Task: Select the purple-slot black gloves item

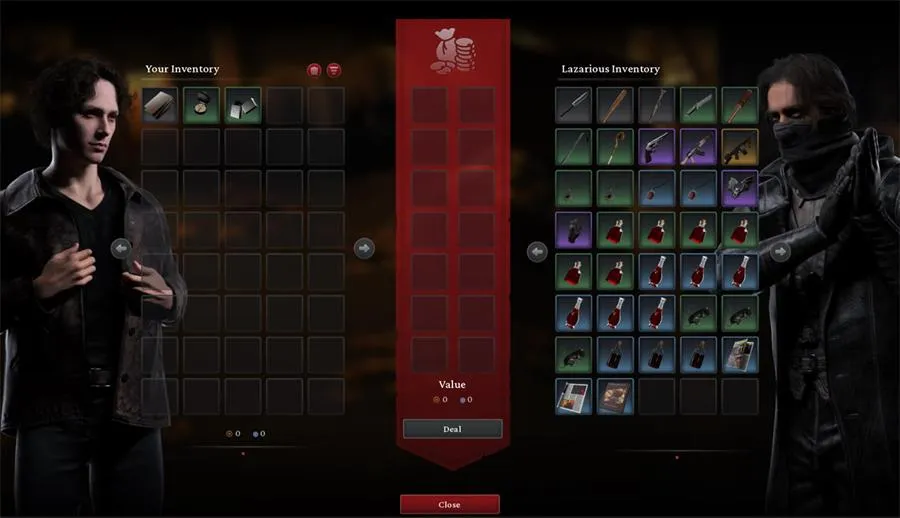Action: 573,229
